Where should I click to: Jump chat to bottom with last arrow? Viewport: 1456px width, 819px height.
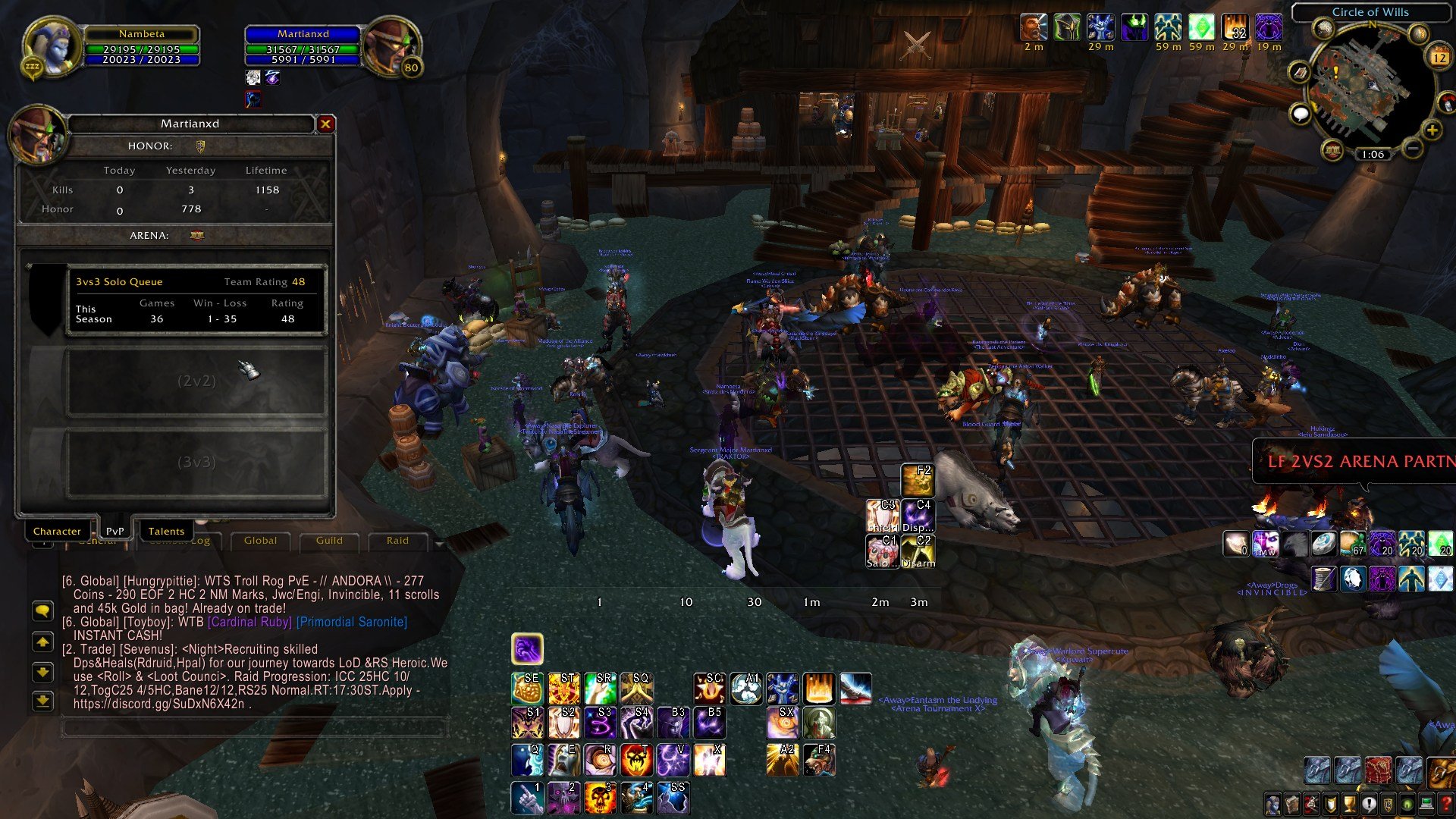pos(43,701)
